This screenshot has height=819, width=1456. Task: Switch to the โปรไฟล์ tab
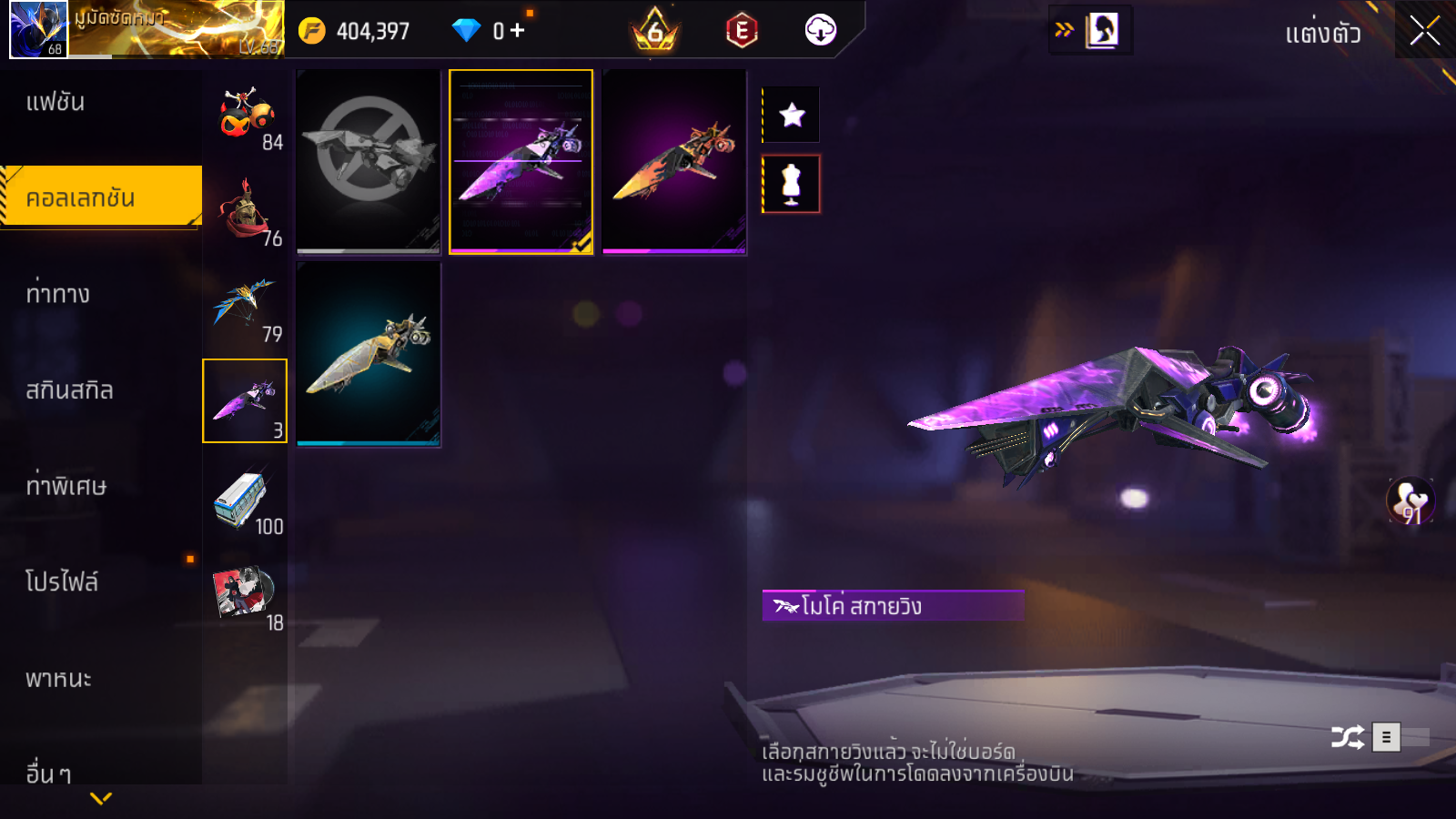click(62, 581)
